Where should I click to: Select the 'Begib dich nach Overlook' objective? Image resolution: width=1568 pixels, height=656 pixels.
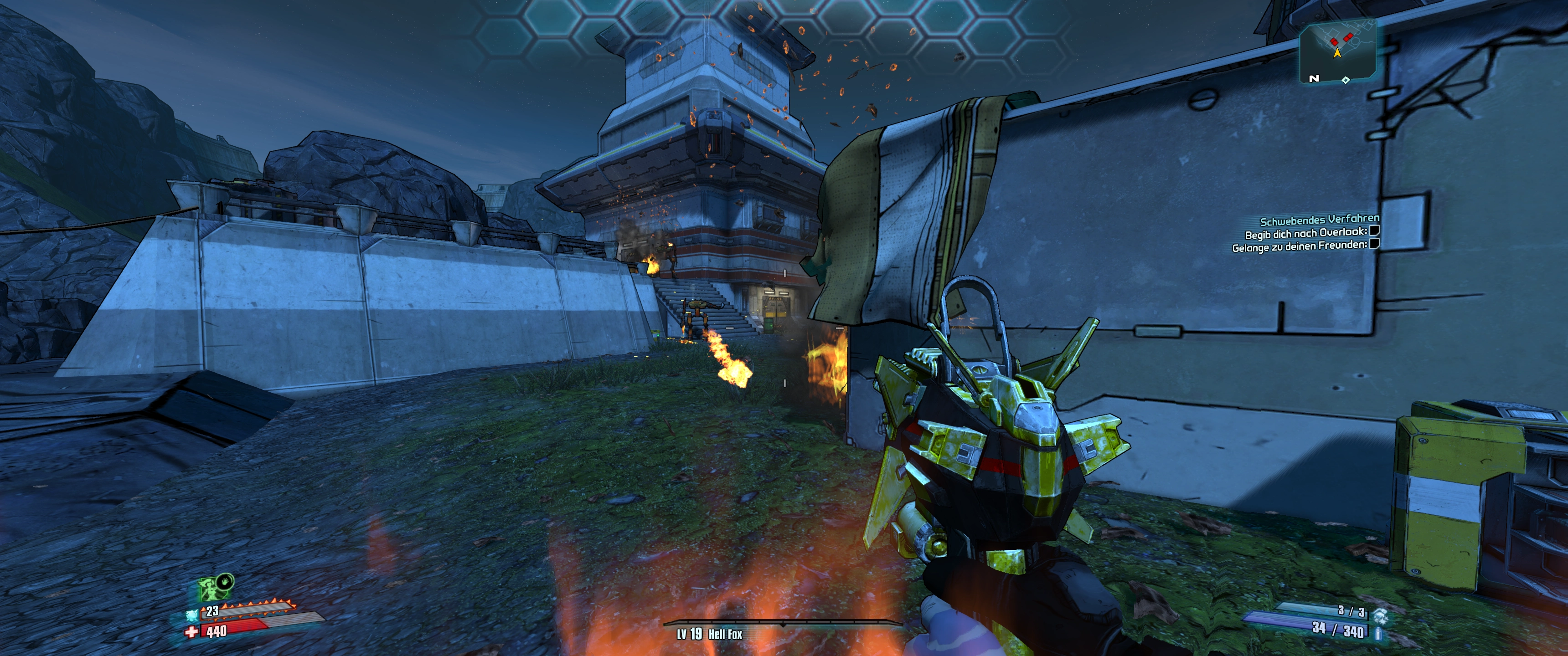pyautogui.click(x=1305, y=233)
